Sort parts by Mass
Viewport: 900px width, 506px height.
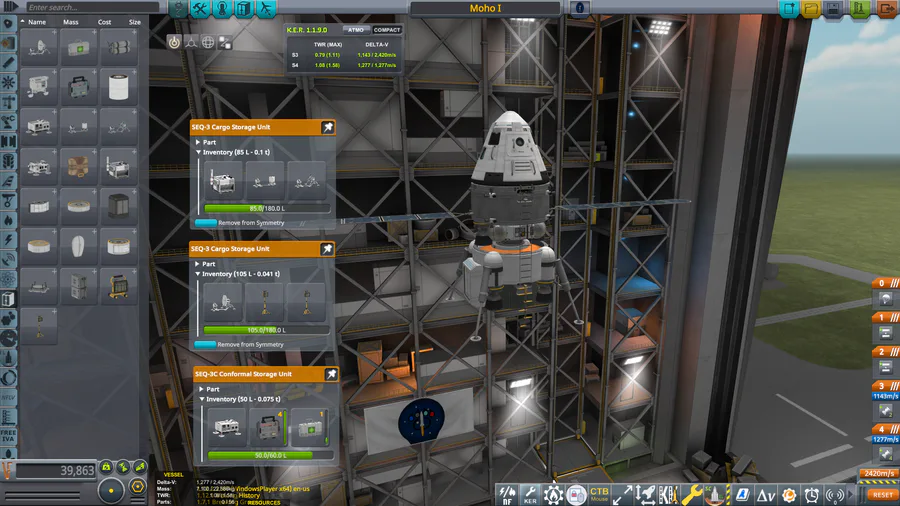tap(71, 21)
